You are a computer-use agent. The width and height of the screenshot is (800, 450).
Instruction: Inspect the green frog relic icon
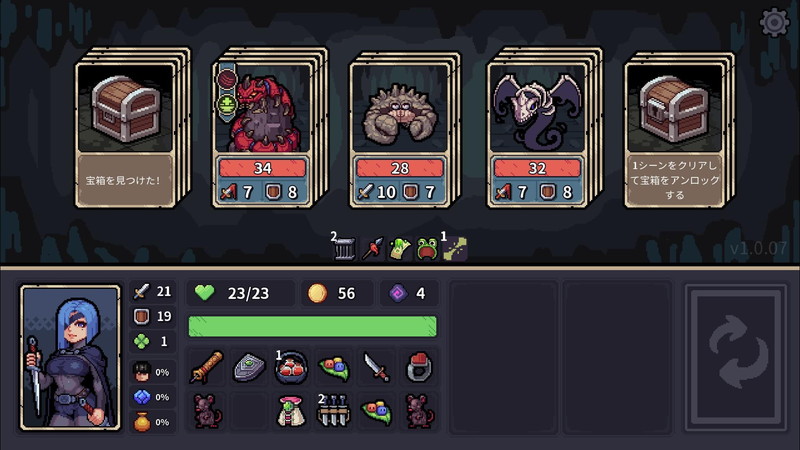click(427, 249)
